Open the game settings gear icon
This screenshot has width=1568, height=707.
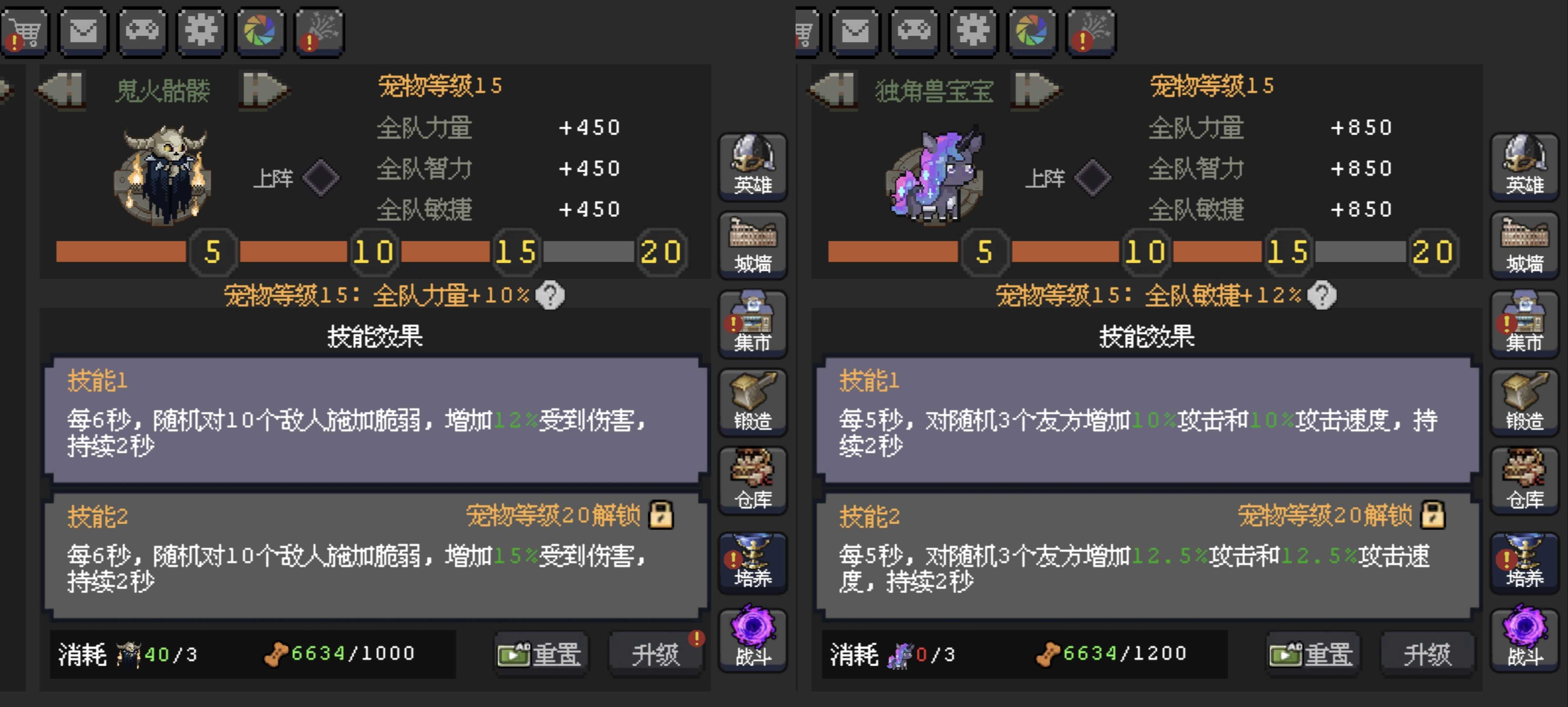pos(201,32)
